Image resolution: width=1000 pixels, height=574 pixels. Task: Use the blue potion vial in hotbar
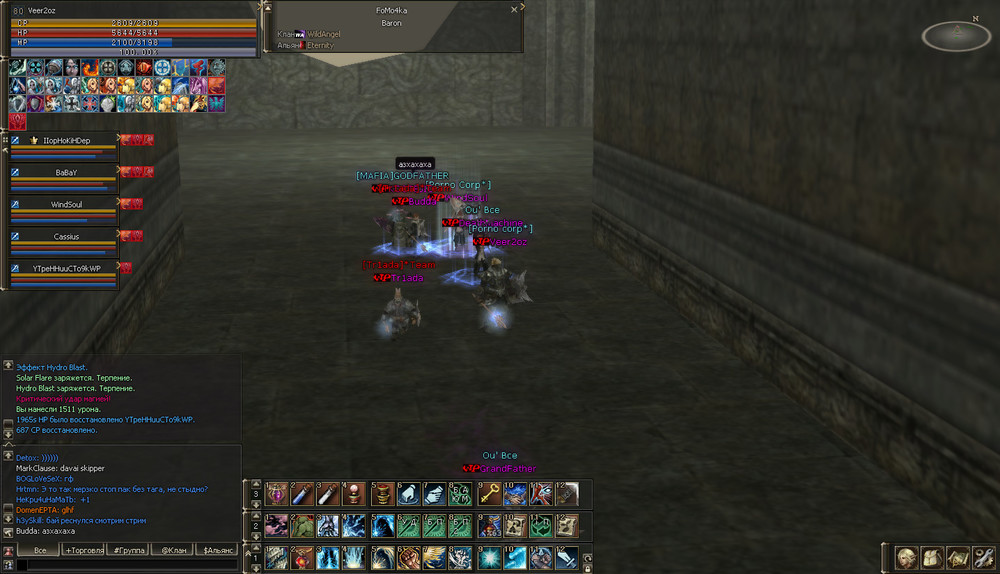pos(299,493)
